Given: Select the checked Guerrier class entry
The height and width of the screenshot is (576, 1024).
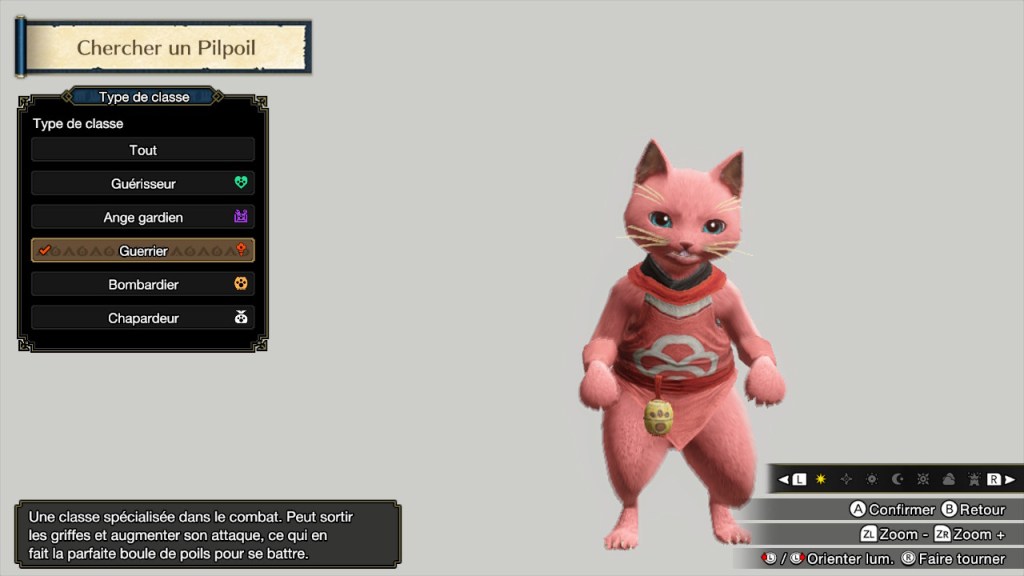Looking at the screenshot, I should (143, 251).
